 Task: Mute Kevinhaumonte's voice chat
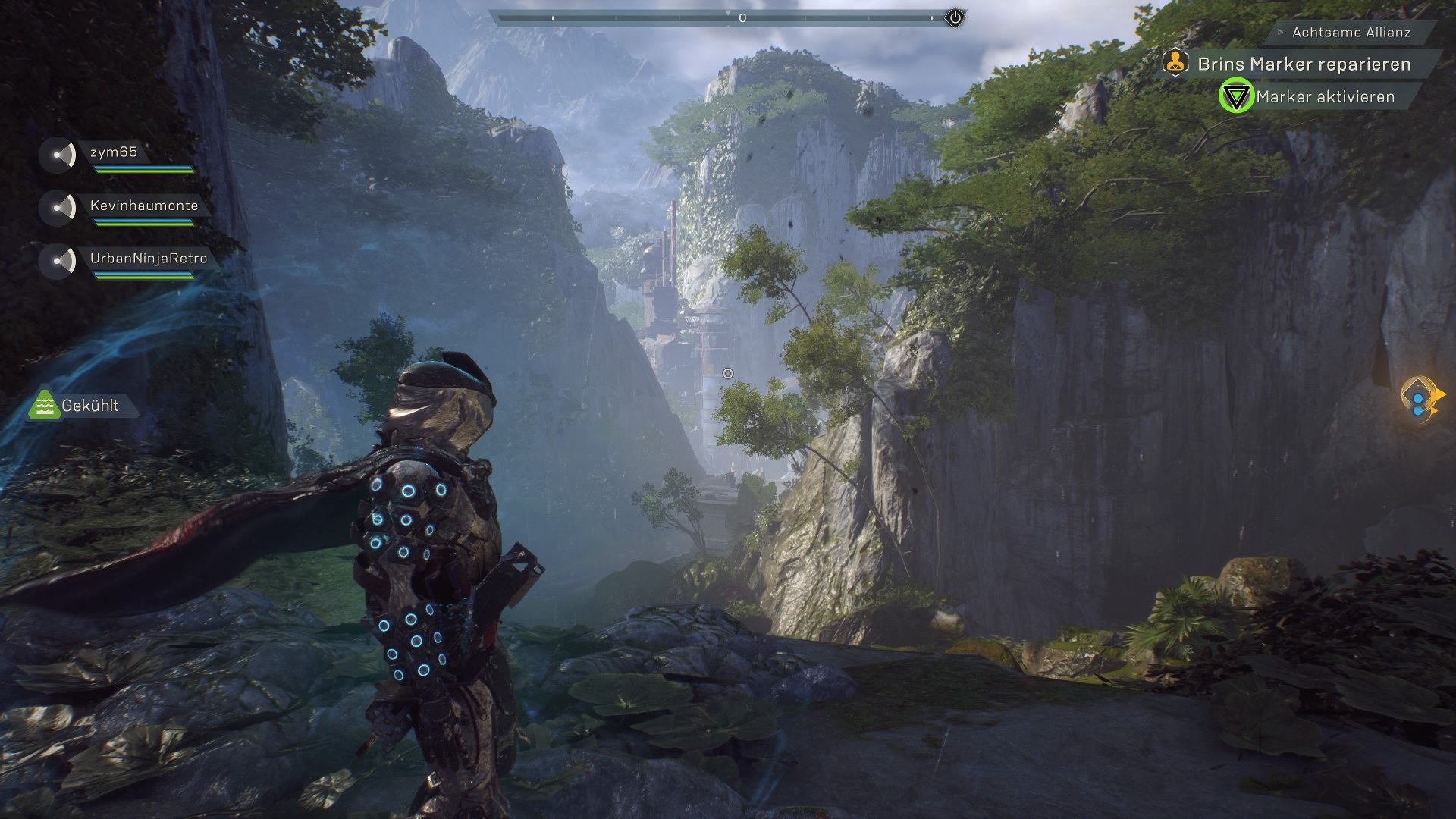pyautogui.click(x=56, y=205)
